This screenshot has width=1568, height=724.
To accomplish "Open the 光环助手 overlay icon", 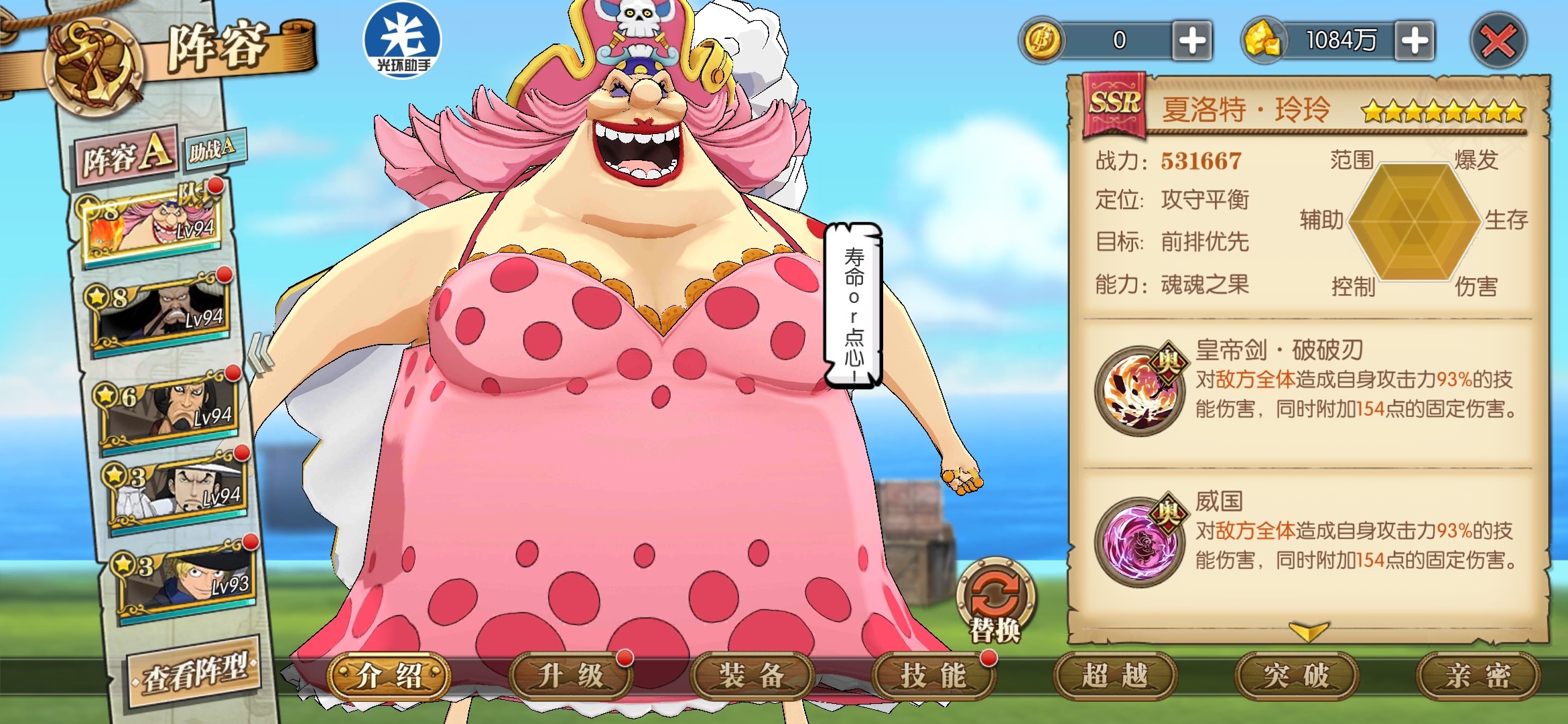I will [402, 39].
